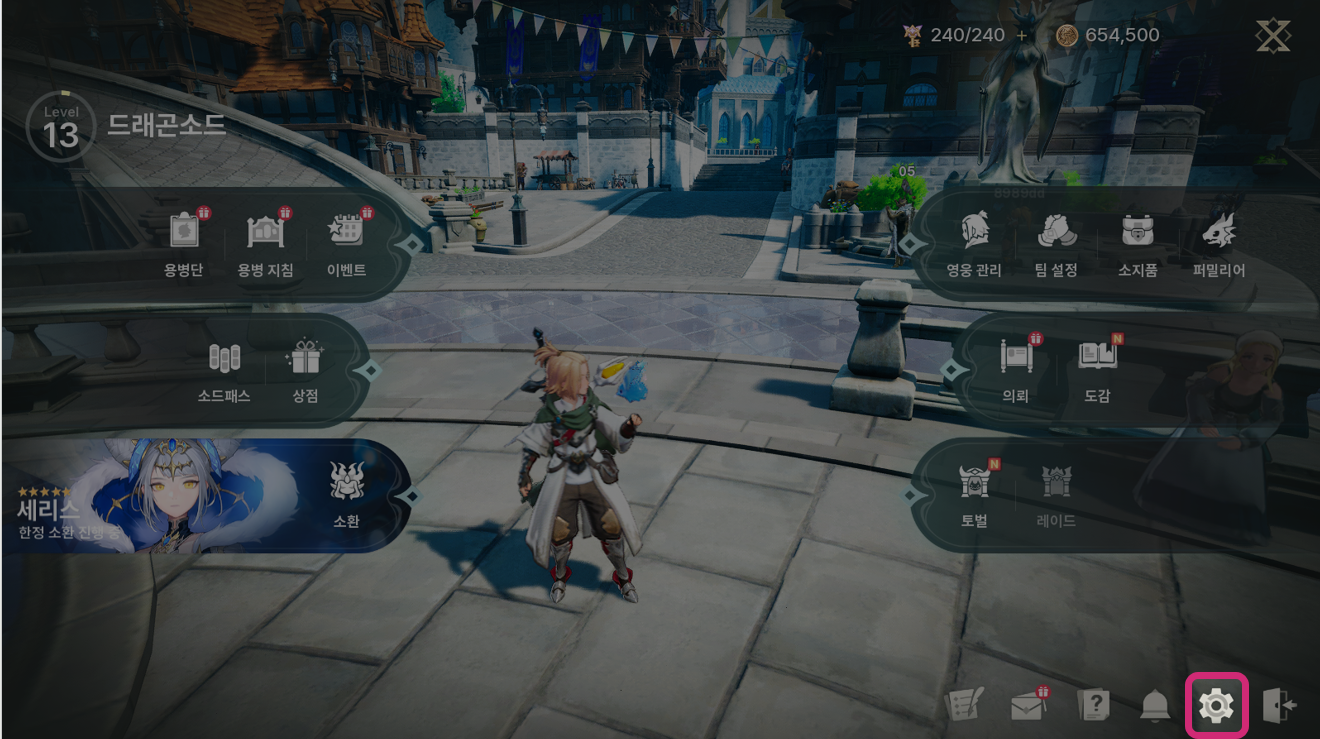Image resolution: width=1320 pixels, height=739 pixels.
Task: Open 팀 설정 team setup
Action: click(x=1056, y=243)
